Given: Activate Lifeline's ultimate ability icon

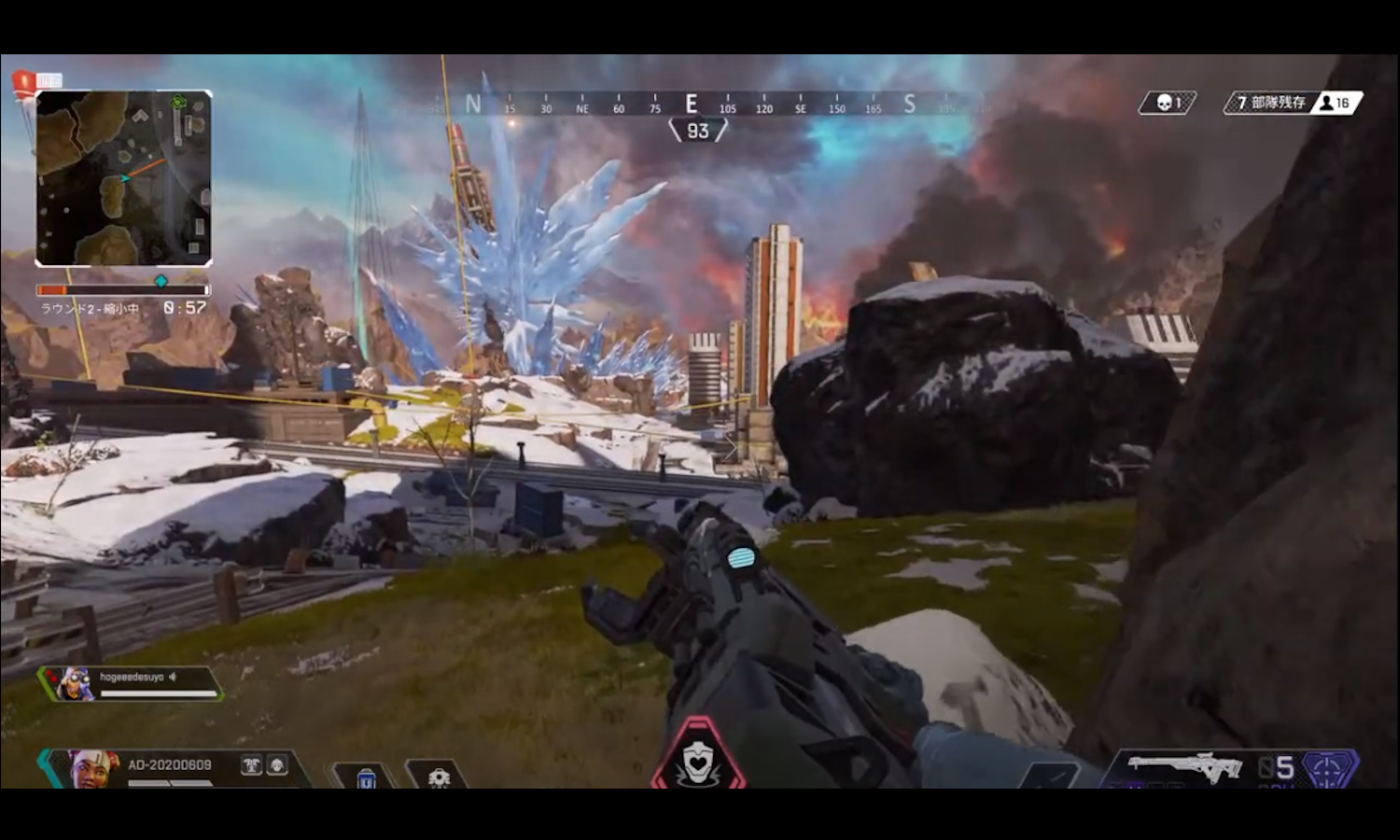Looking at the screenshot, I should [x=697, y=760].
